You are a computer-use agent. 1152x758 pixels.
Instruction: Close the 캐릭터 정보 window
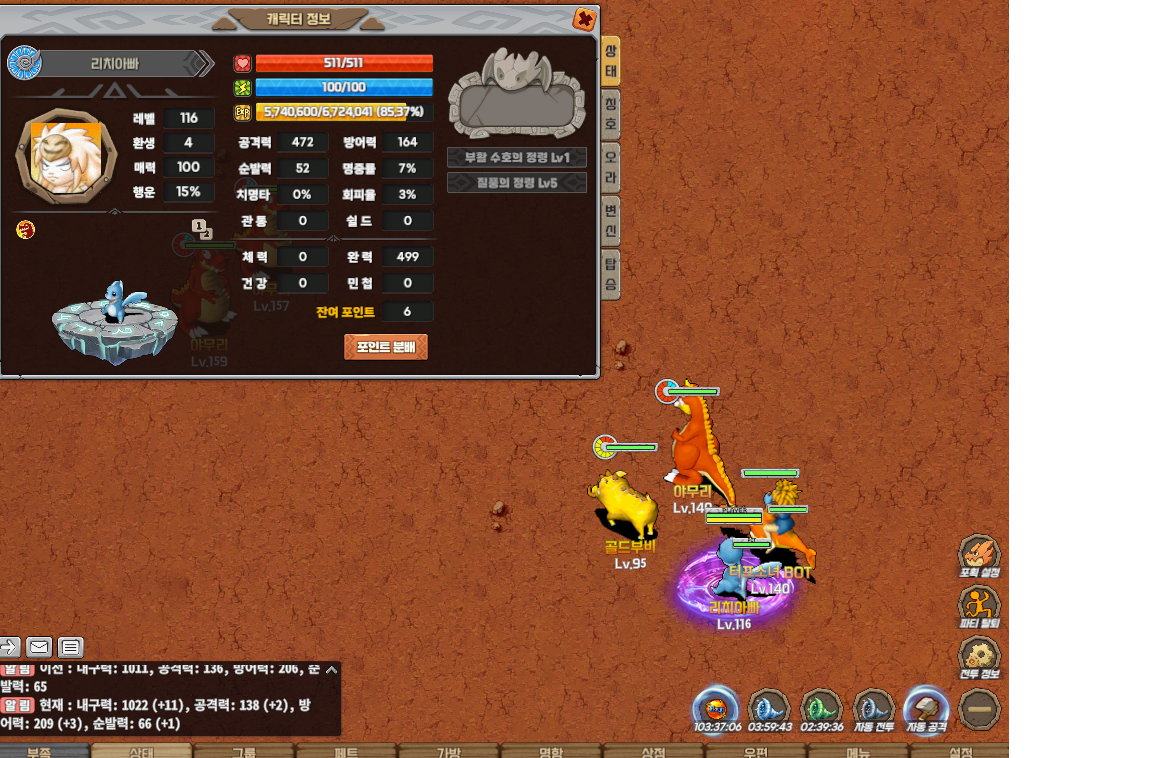pyautogui.click(x=585, y=19)
